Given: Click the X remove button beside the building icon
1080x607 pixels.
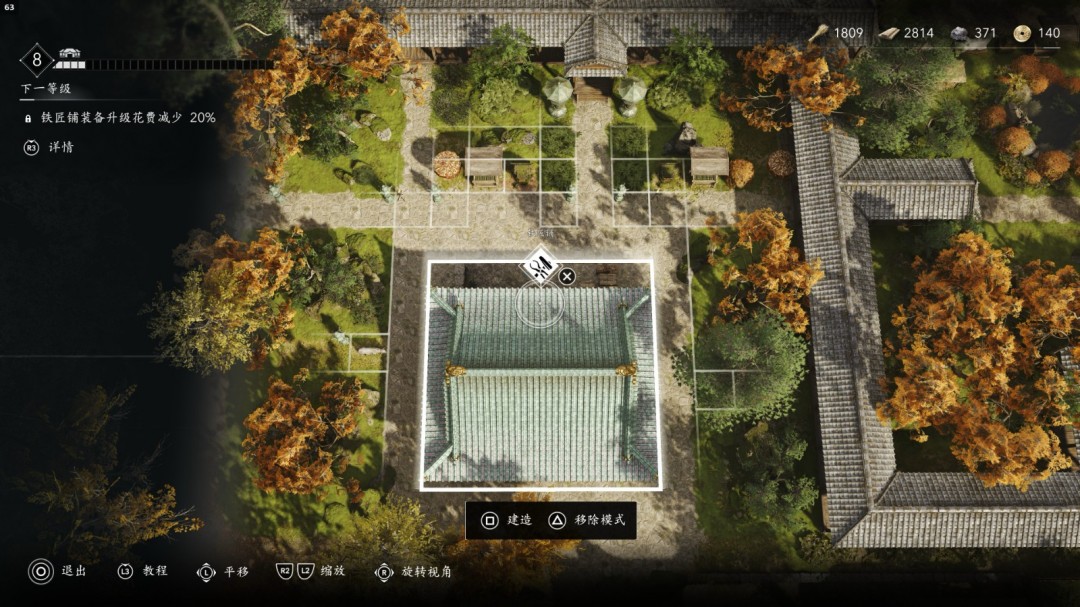Looking at the screenshot, I should (567, 276).
